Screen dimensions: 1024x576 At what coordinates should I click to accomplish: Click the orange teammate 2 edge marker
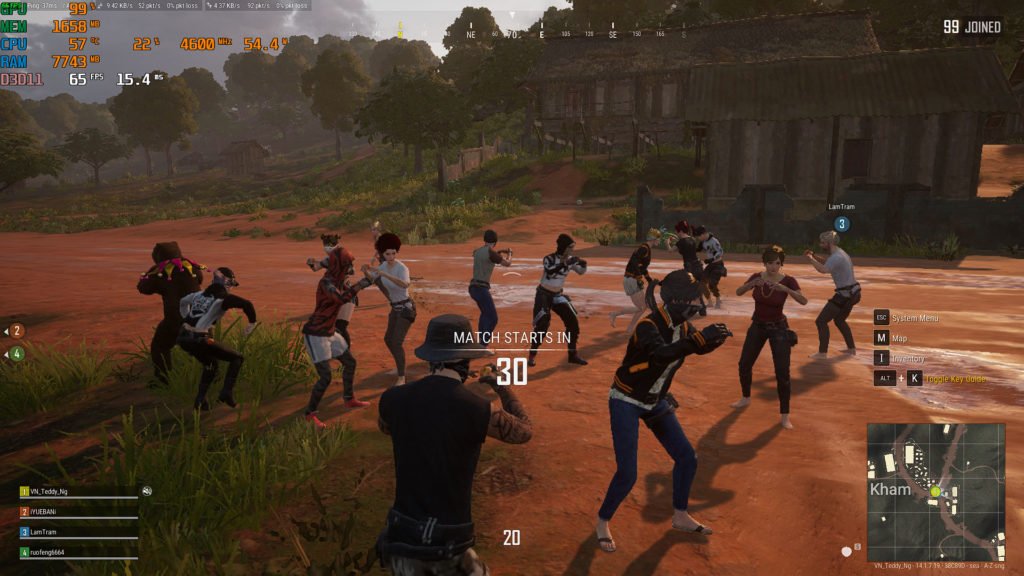pyautogui.click(x=17, y=331)
